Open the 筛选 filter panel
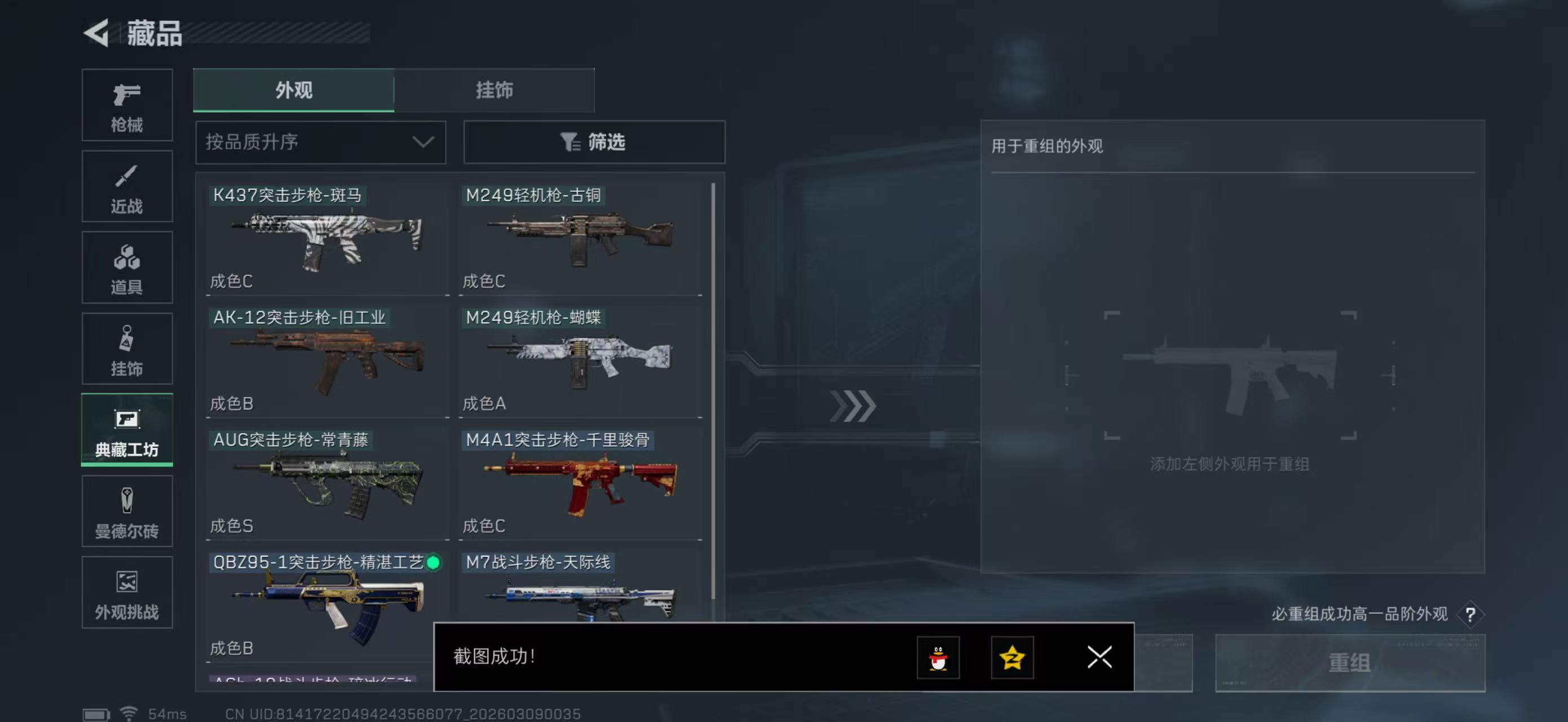1568x722 pixels. coord(594,142)
